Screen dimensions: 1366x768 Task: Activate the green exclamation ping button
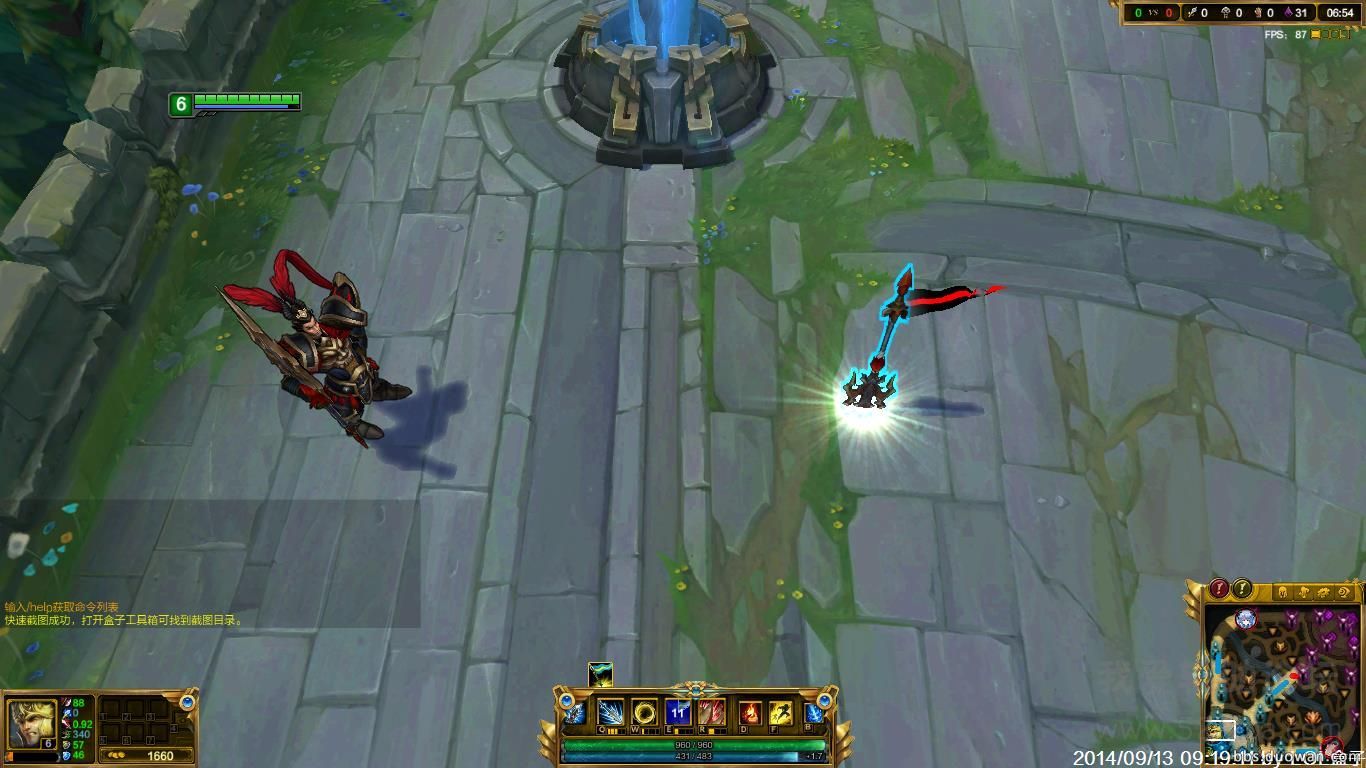pyautogui.click(x=1242, y=589)
